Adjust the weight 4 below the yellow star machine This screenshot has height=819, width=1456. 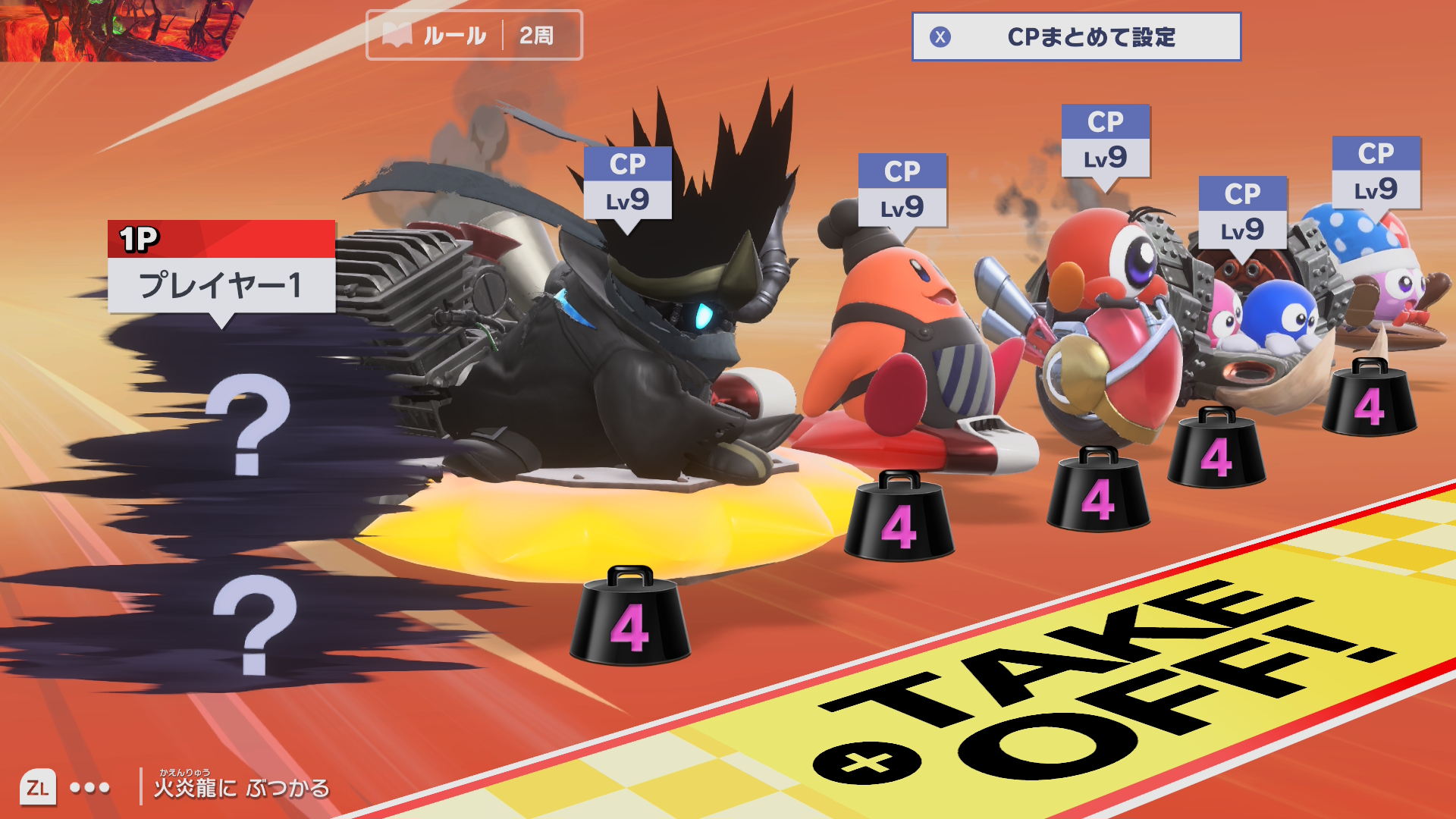pos(629,618)
